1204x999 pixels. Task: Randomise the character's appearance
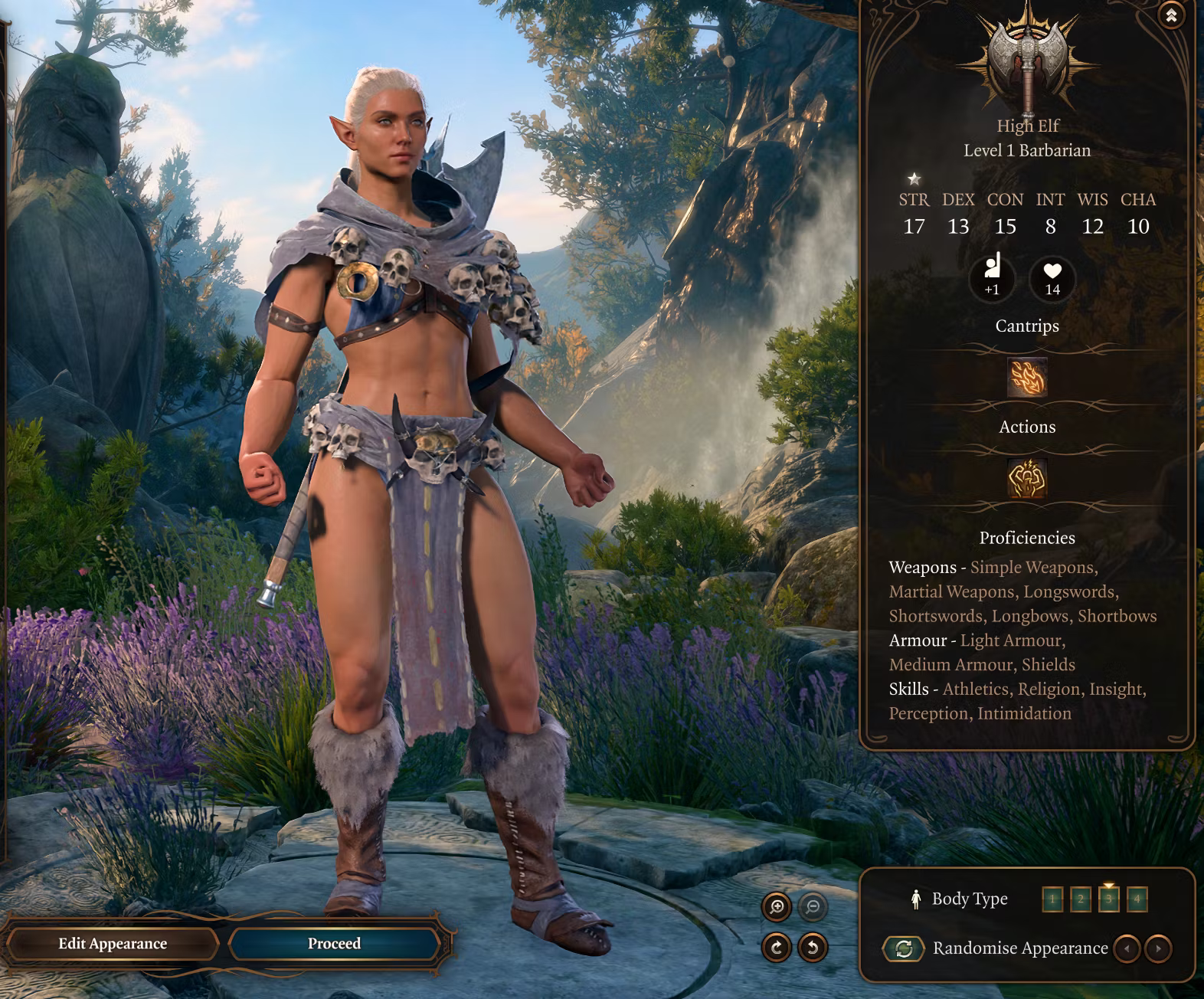[904, 948]
